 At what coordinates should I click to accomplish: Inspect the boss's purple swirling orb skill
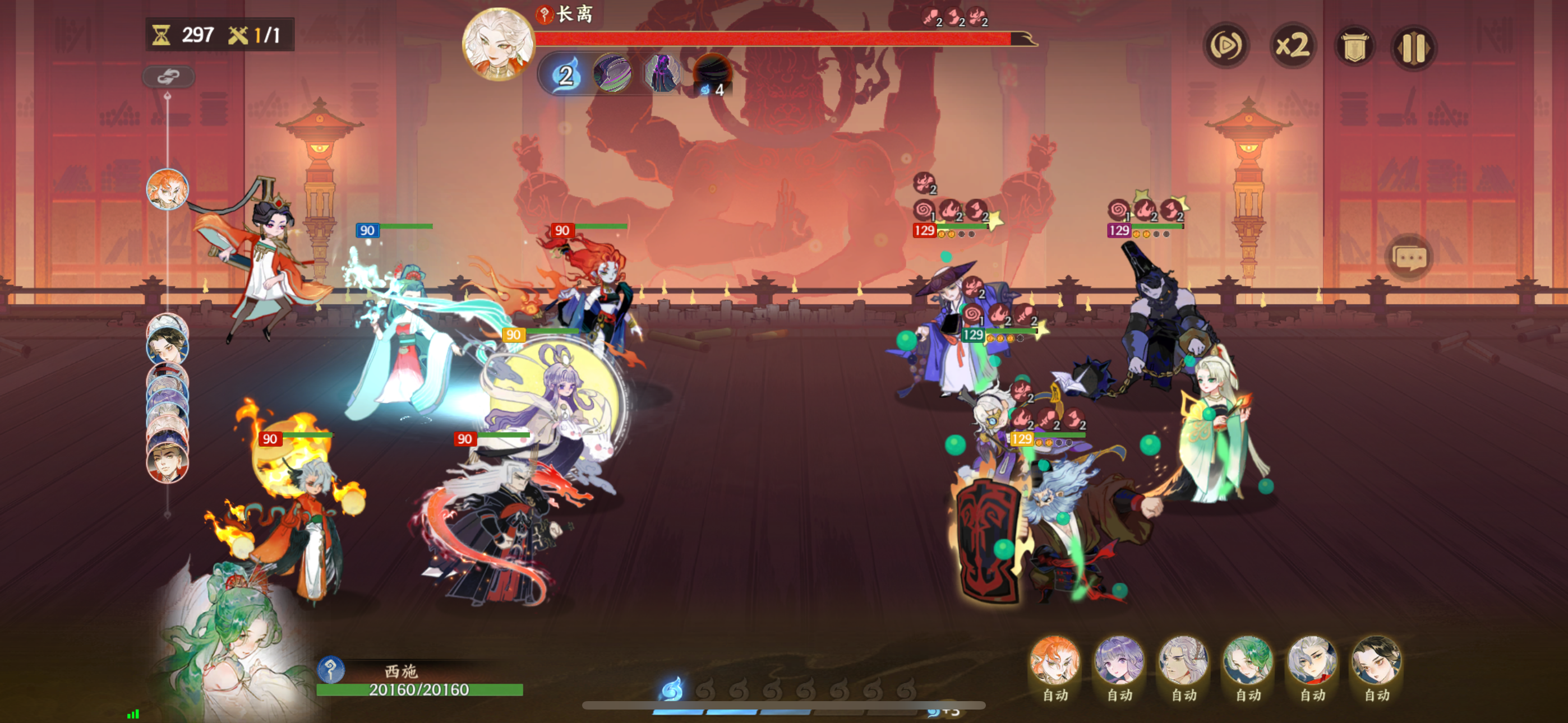[612, 74]
